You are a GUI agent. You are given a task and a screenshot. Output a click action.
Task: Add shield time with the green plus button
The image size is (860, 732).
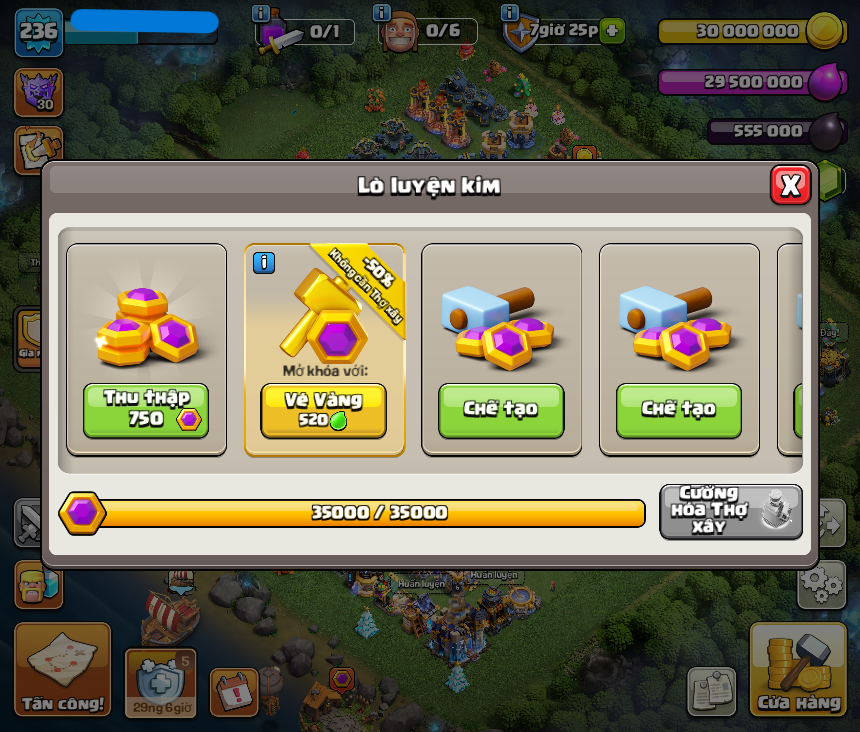[613, 31]
